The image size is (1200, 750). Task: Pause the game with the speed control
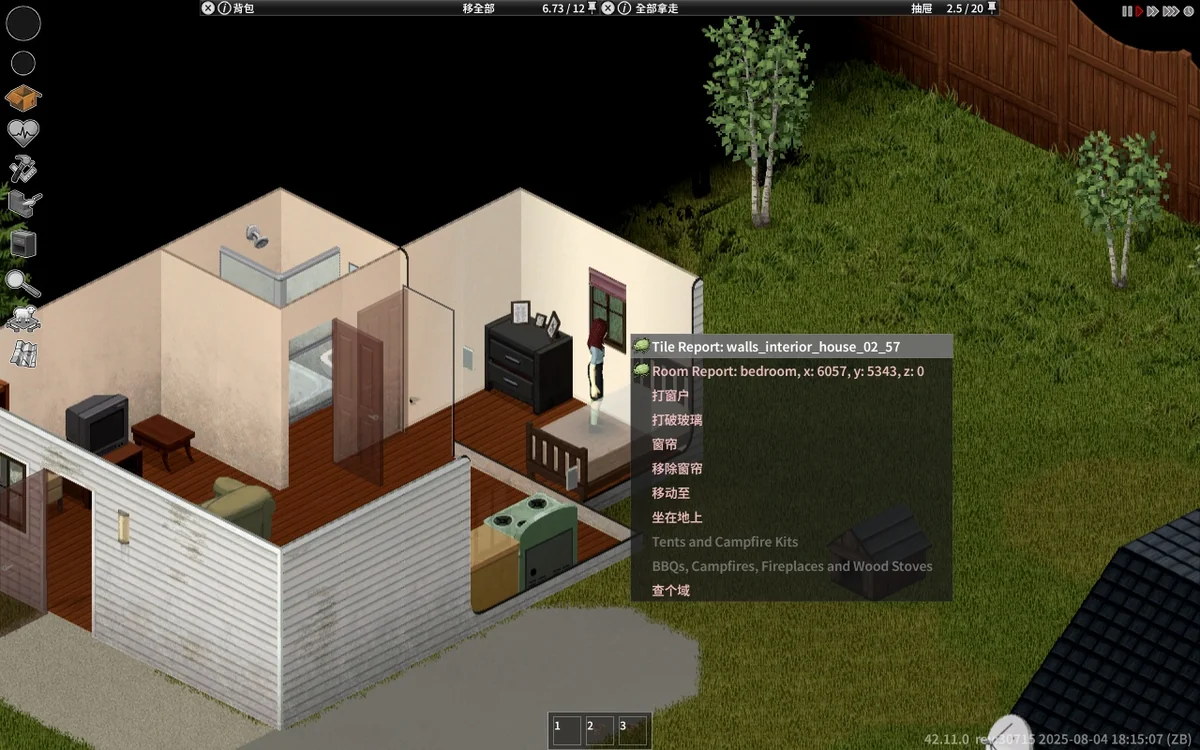[1127, 11]
